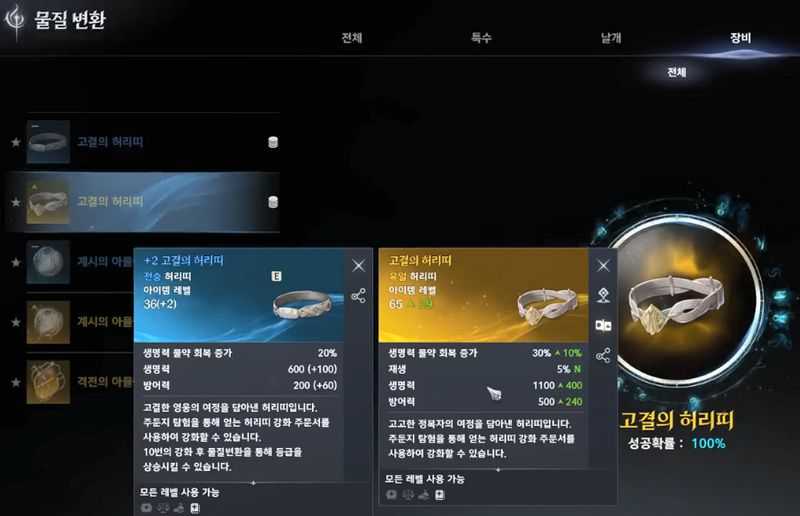800x516 pixels.
Task: Close the gold 고결의 허리띠 tooltip
Action: point(603,265)
